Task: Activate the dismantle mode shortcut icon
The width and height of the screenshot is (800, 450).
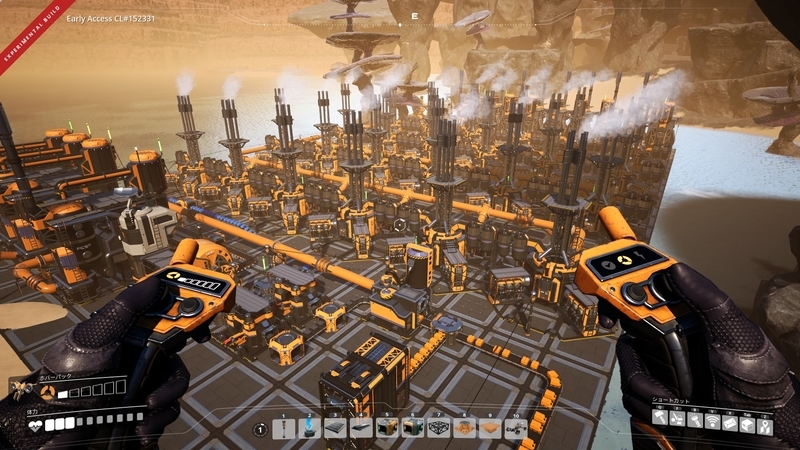Action: tap(679, 421)
